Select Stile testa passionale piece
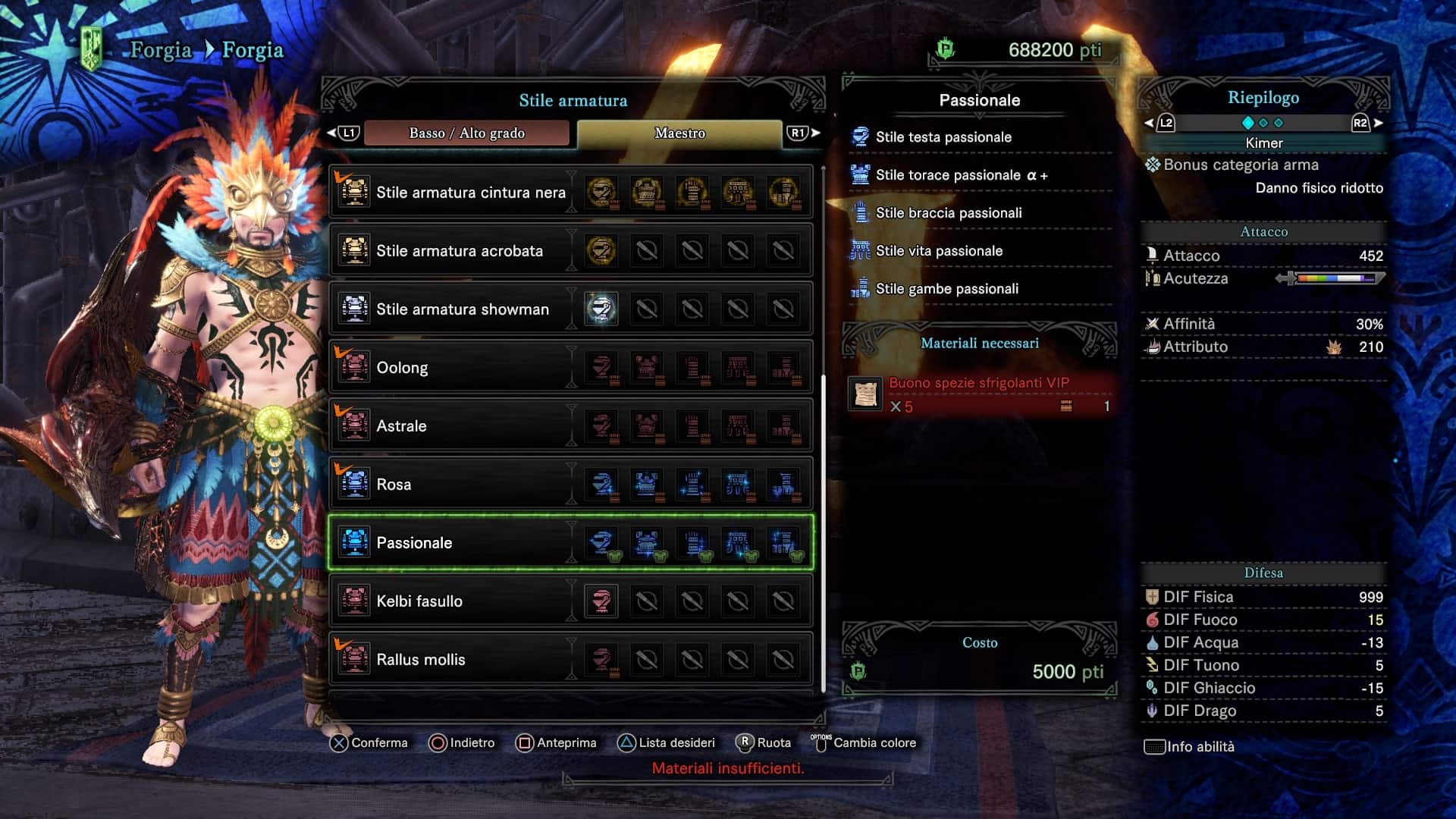Viewport: 1456px width, 819px height. pyautogui.click(x=943, y=137)
